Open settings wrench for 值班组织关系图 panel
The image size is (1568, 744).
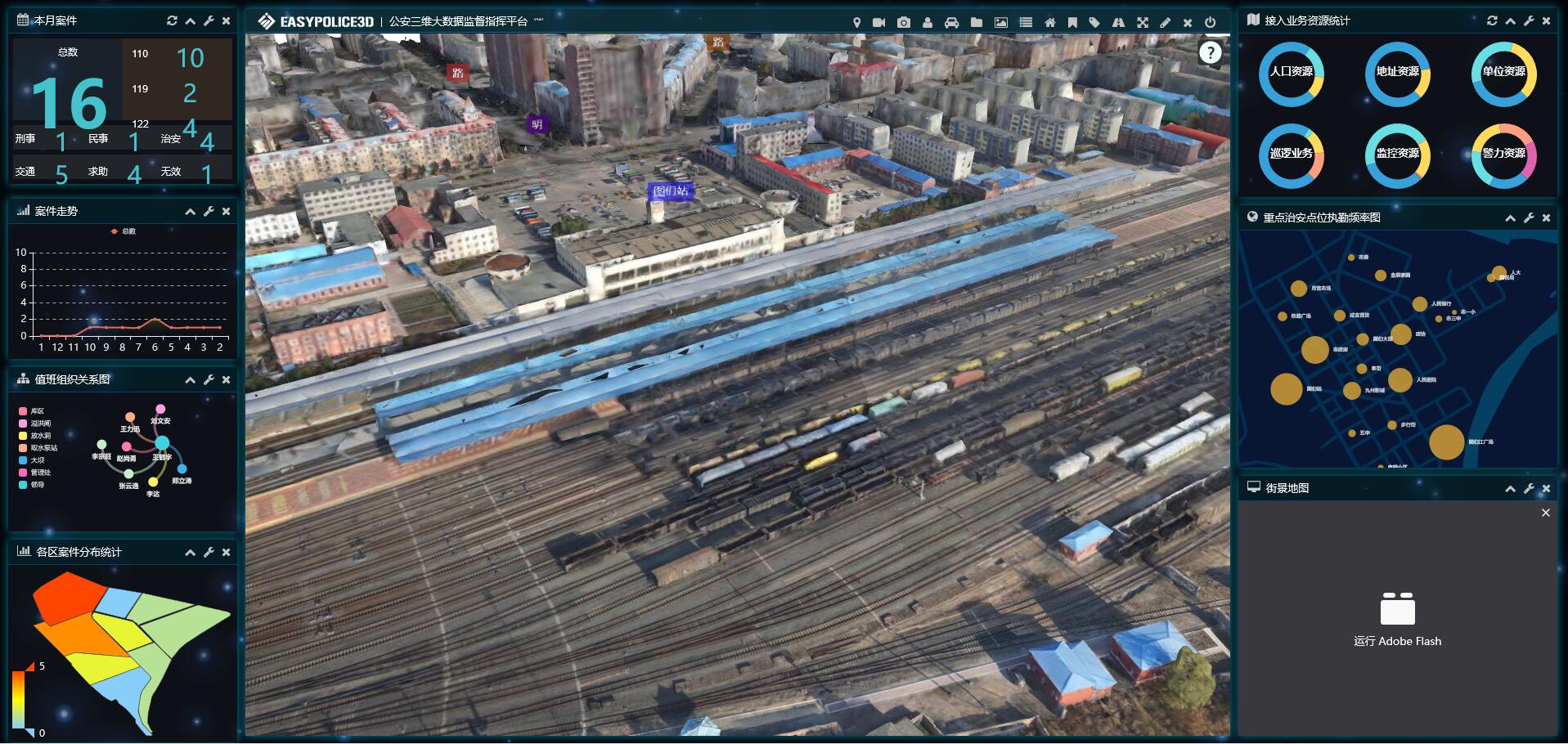(x=209, y=380)
